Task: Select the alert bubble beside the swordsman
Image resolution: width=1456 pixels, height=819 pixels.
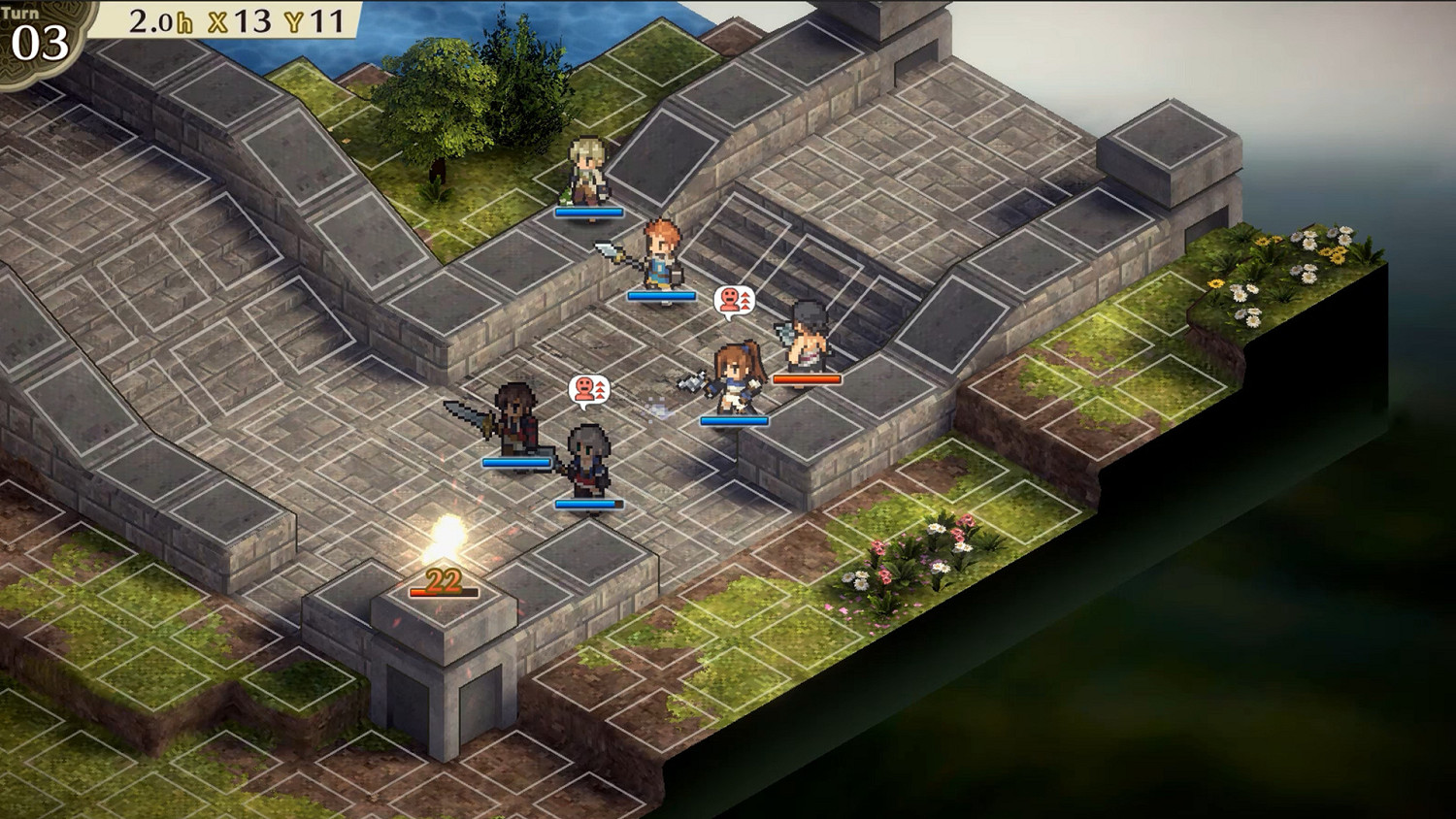Action: point(587,389)
